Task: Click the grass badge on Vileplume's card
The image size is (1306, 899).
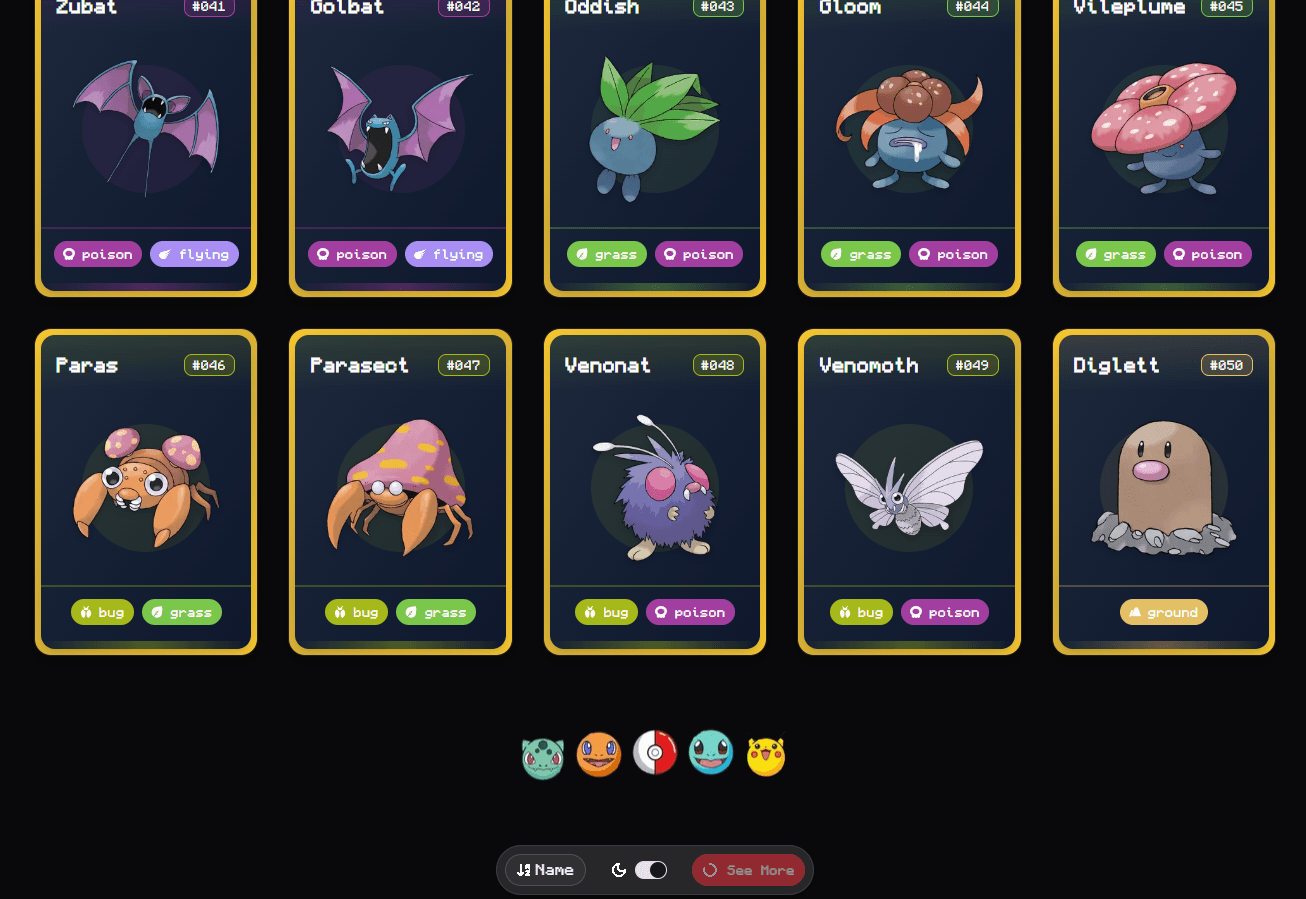Action: click(x=1115, y=254)
